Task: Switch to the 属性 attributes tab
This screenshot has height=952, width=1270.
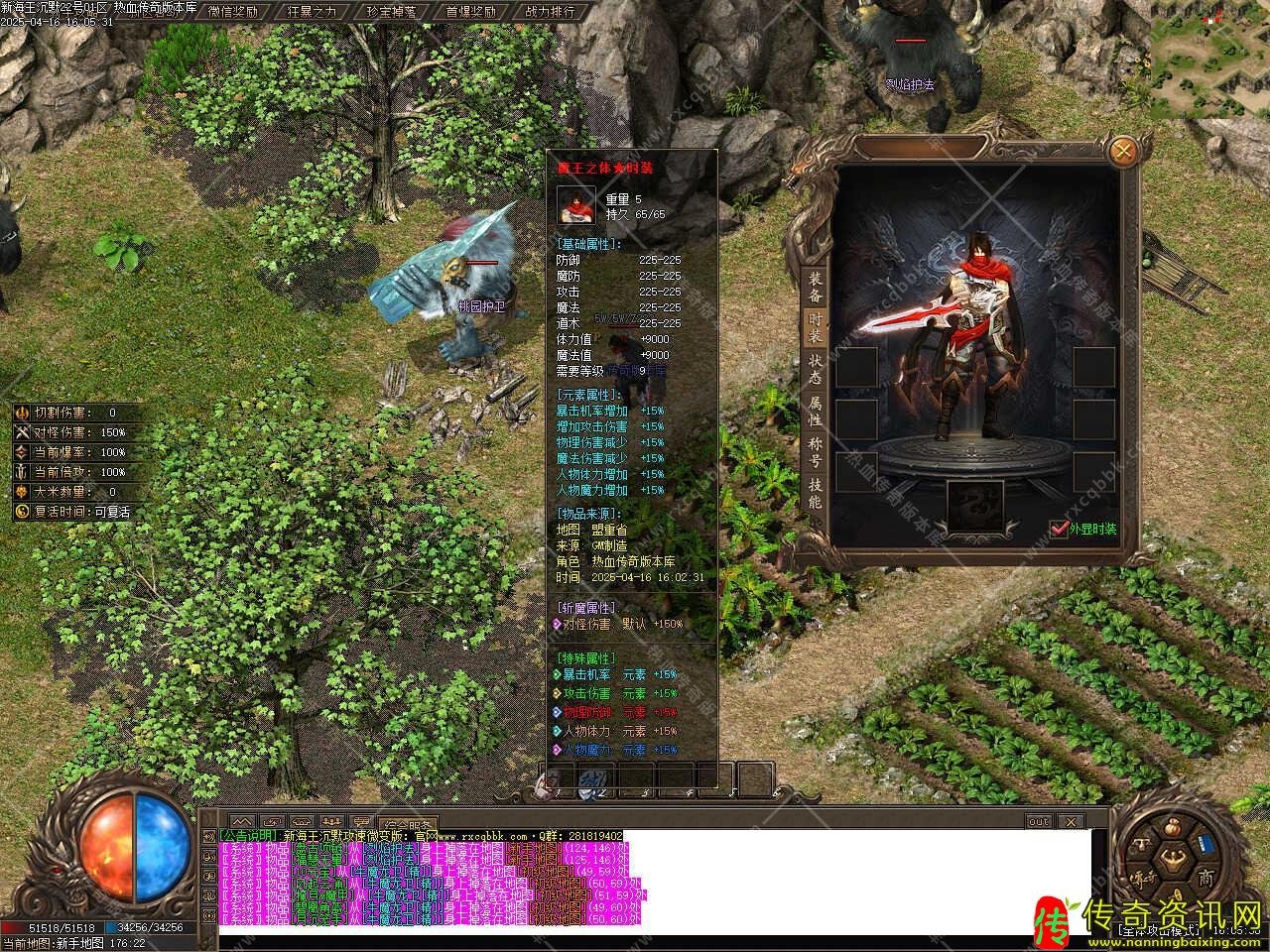Action: (814, 412)
